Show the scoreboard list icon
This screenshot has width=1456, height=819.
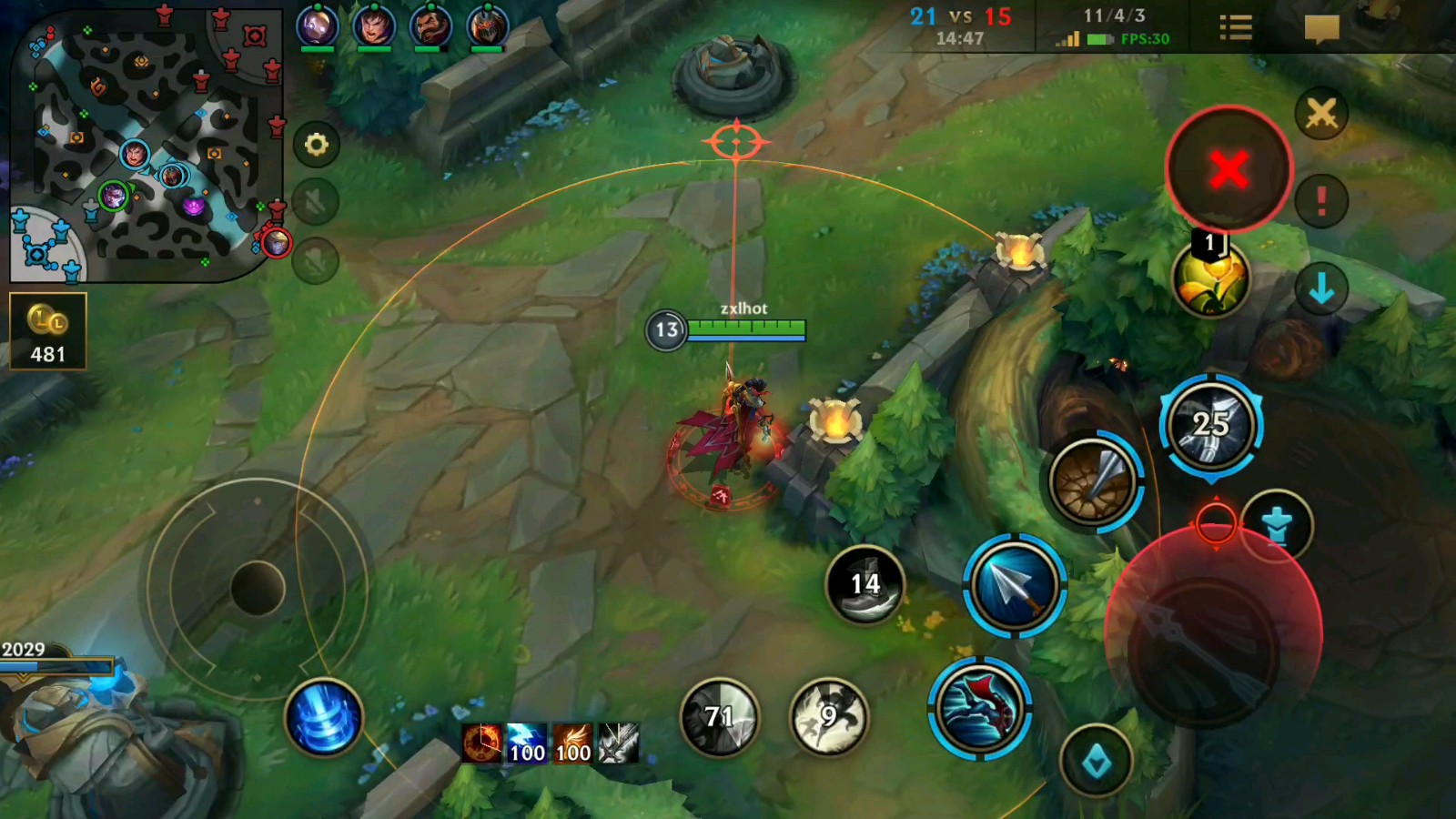click(x=1235, y=28)
